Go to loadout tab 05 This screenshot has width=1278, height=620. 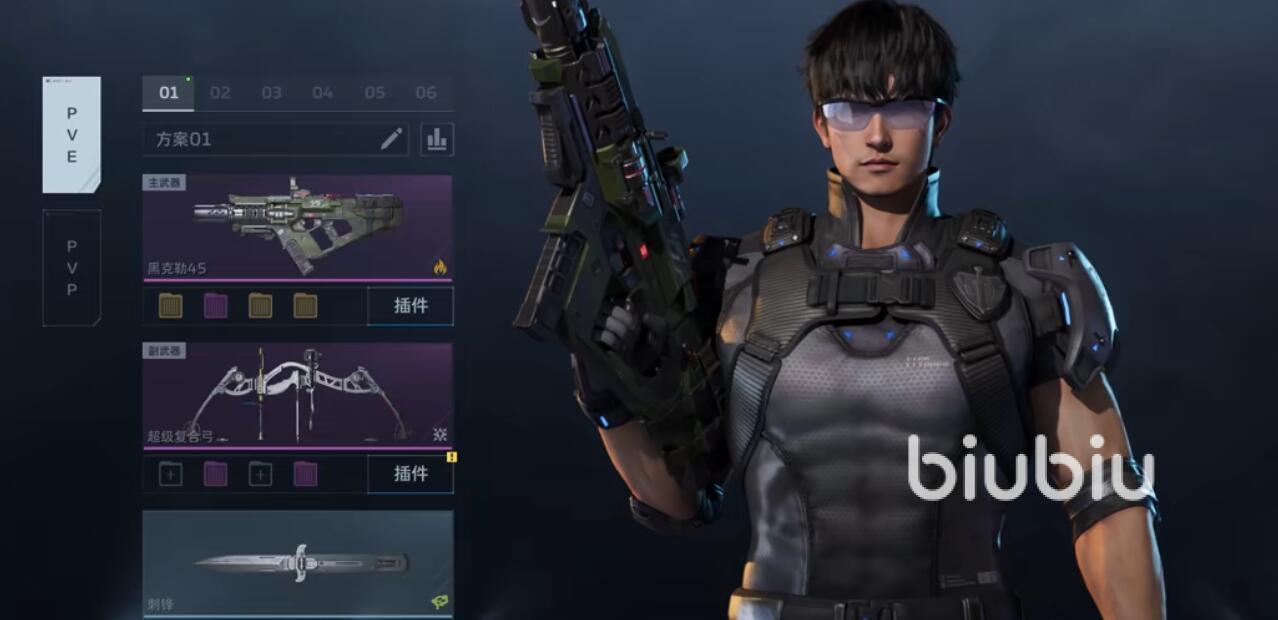(x=375, y=93)
